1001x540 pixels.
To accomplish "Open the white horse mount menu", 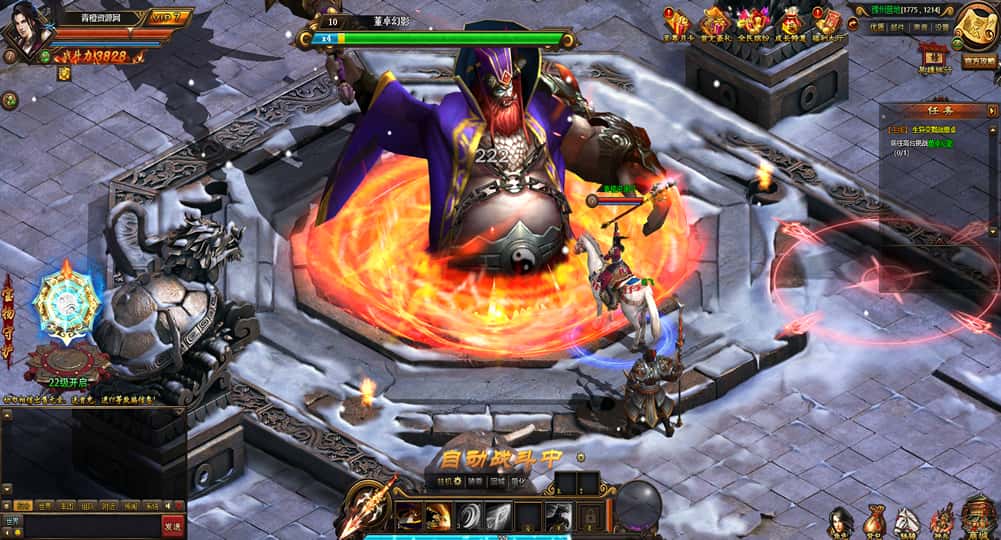I will coord(907,520).
